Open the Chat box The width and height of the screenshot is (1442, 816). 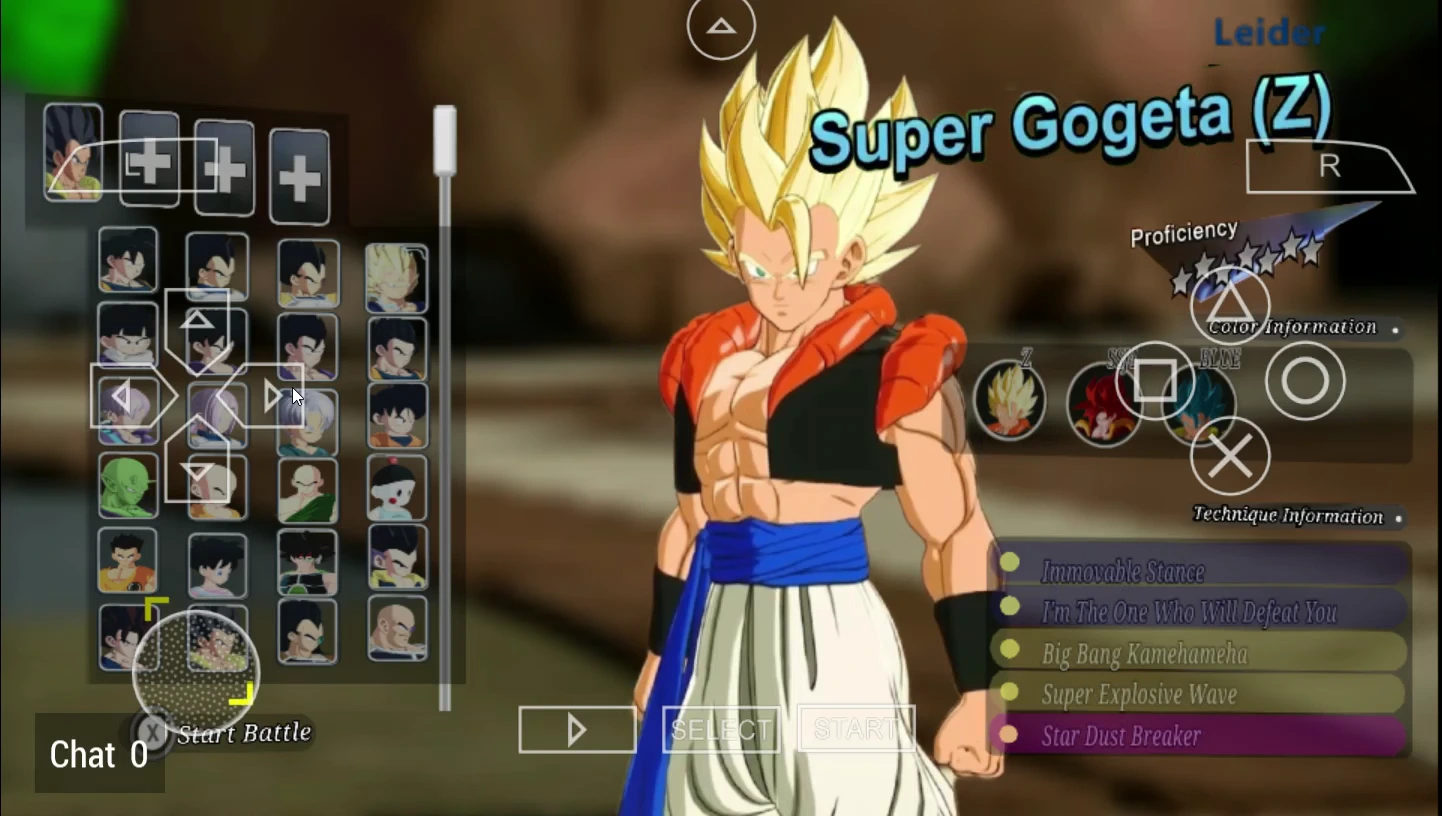[x=99, y=754]
